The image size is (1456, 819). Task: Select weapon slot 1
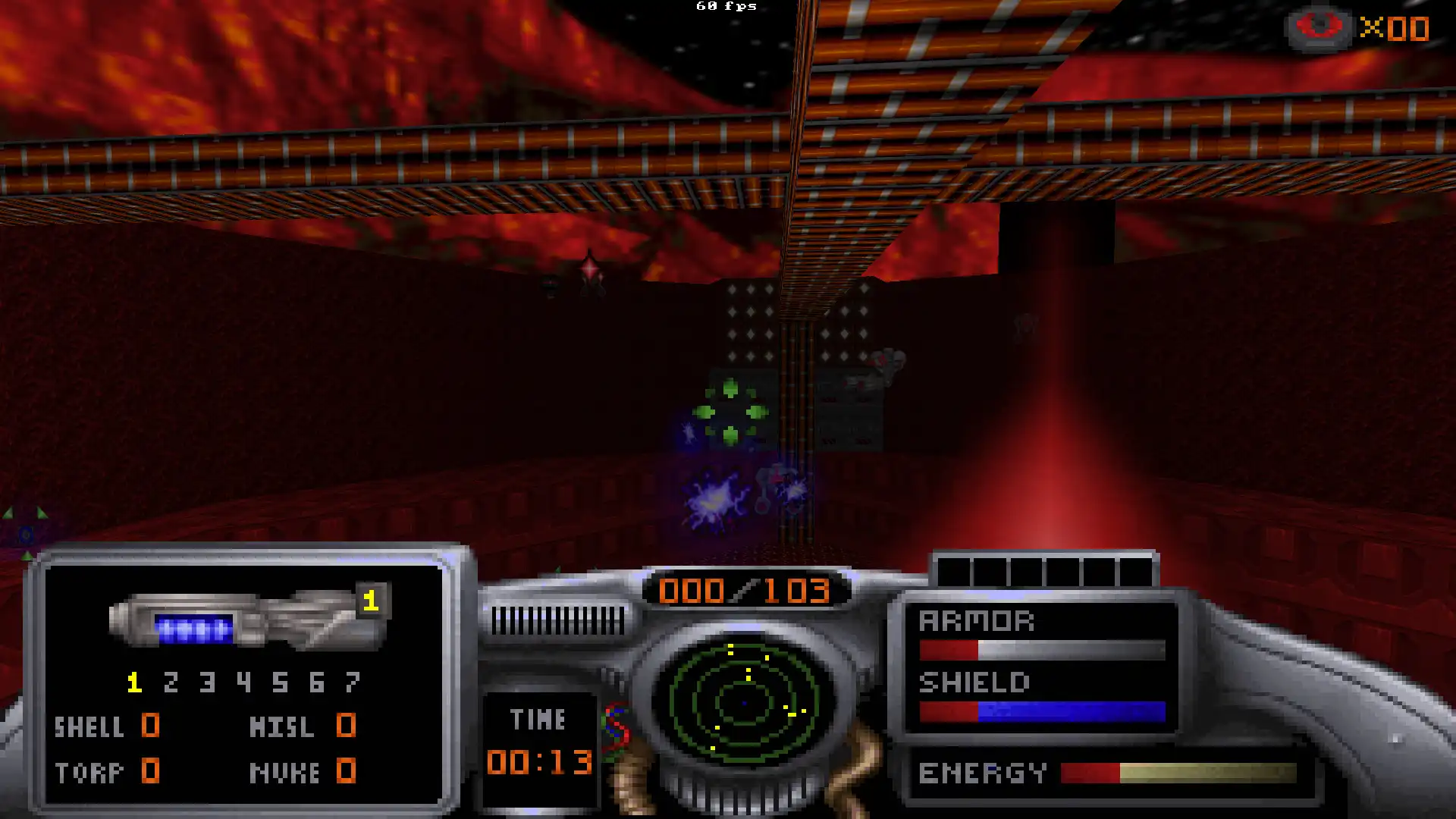134,682
